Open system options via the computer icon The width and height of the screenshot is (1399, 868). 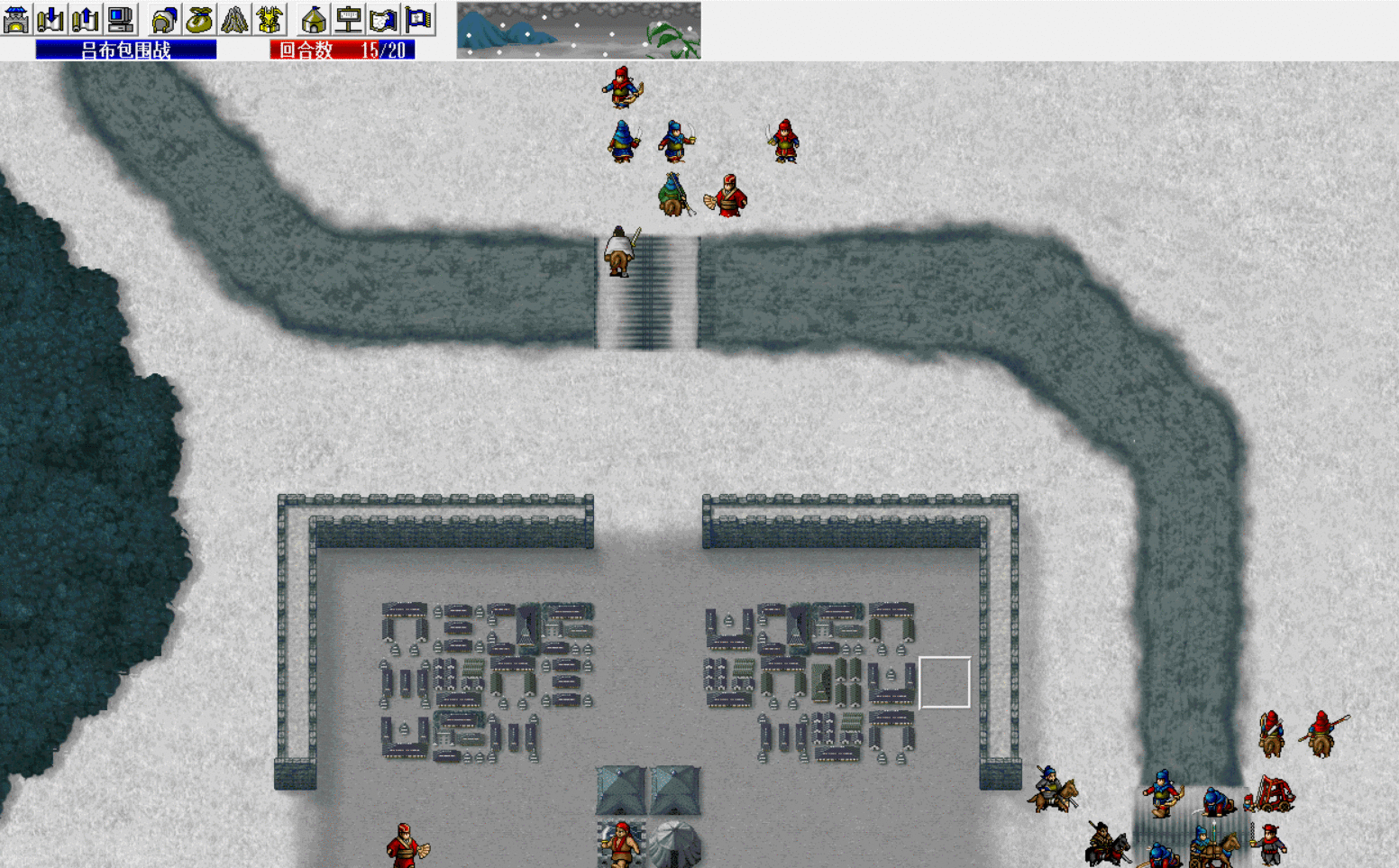tap(121, 17)
